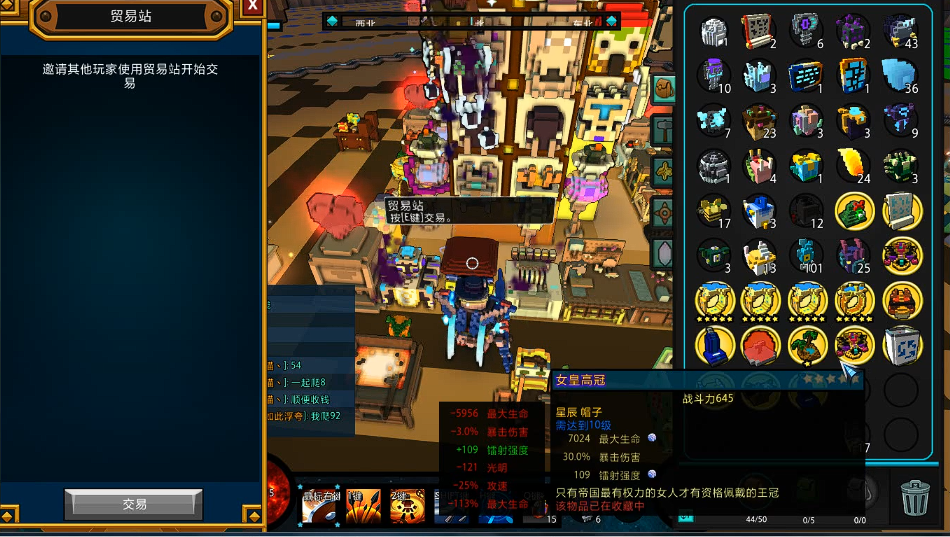Pick the white cube with blue pattern
950x537 pixels.
(900, 345)
